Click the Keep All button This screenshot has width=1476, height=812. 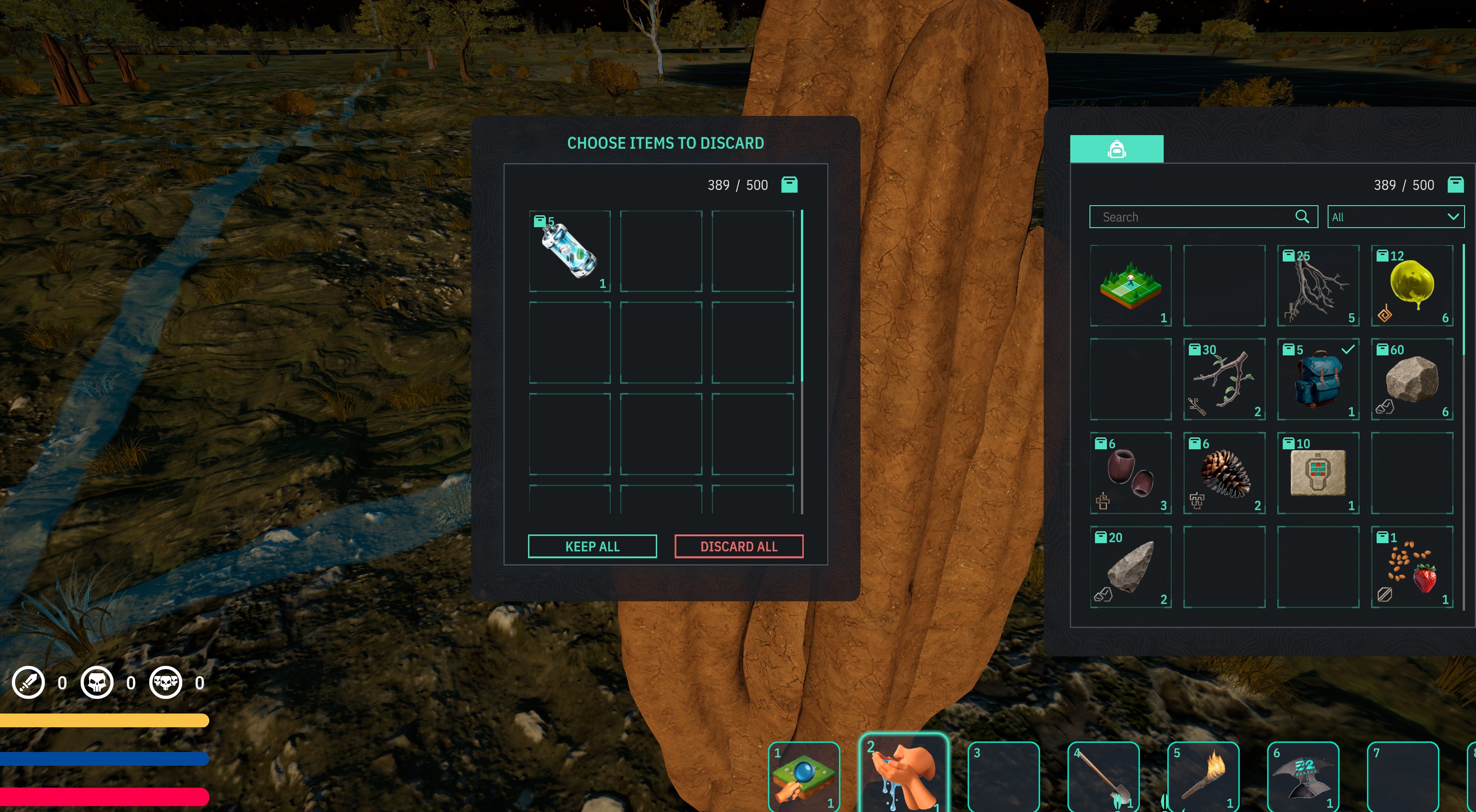pyautogui.click(x=592, y=546)
